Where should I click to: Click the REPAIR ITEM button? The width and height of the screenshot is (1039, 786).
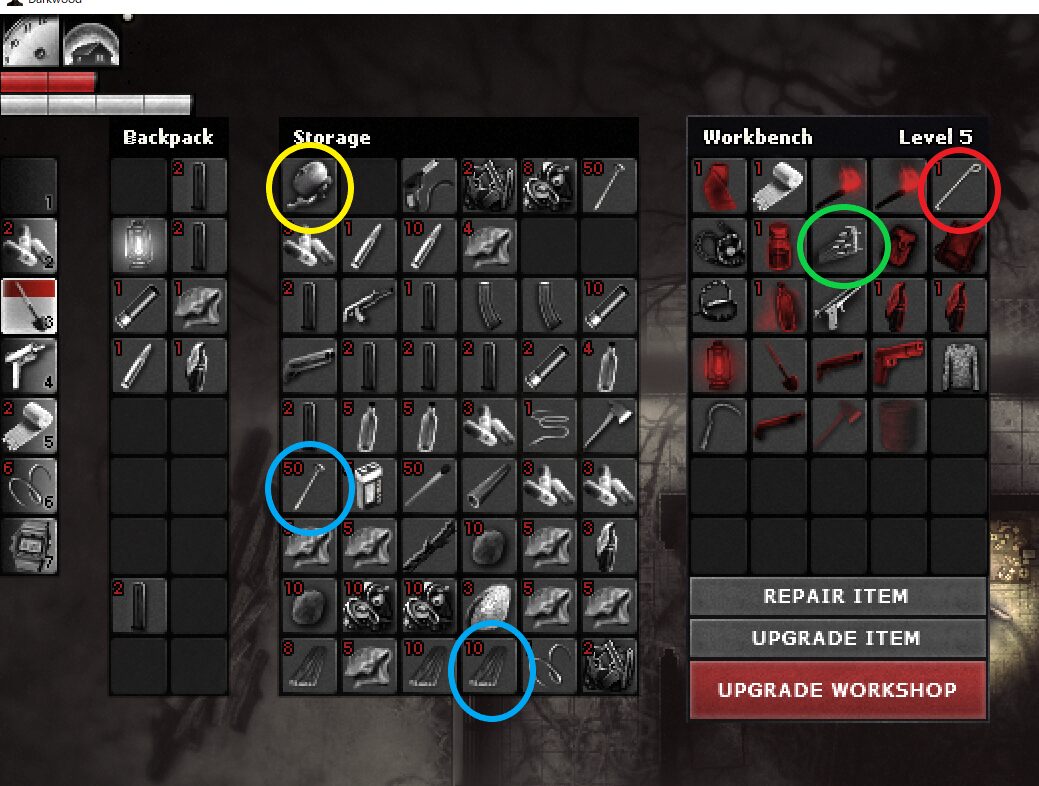click(x=836, y=597)
